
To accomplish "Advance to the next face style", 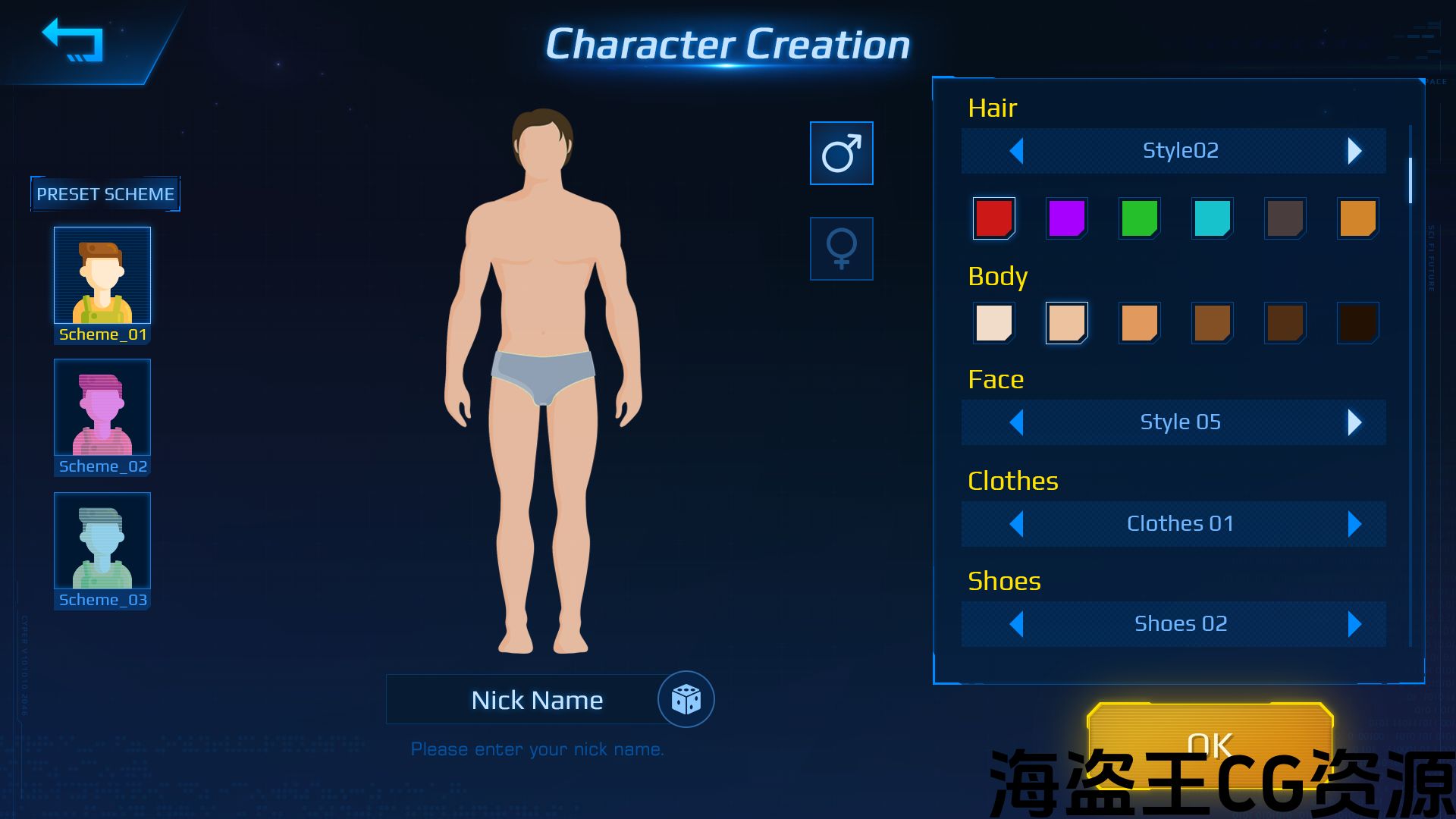I will pos(1354,422).
